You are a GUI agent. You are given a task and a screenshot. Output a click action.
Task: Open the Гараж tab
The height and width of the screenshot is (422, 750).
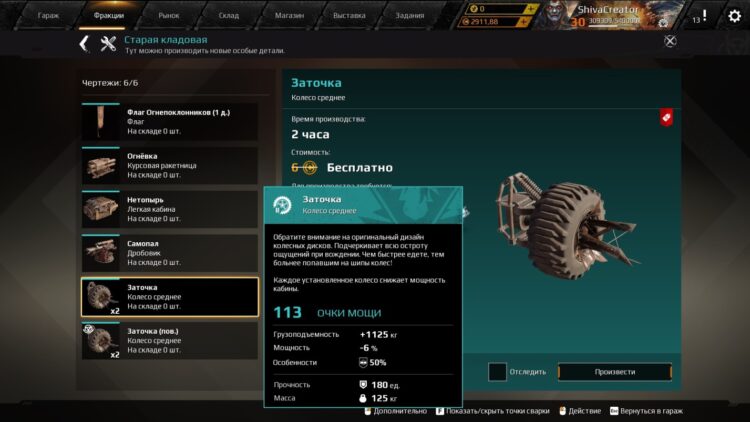(x=48, y=16)
